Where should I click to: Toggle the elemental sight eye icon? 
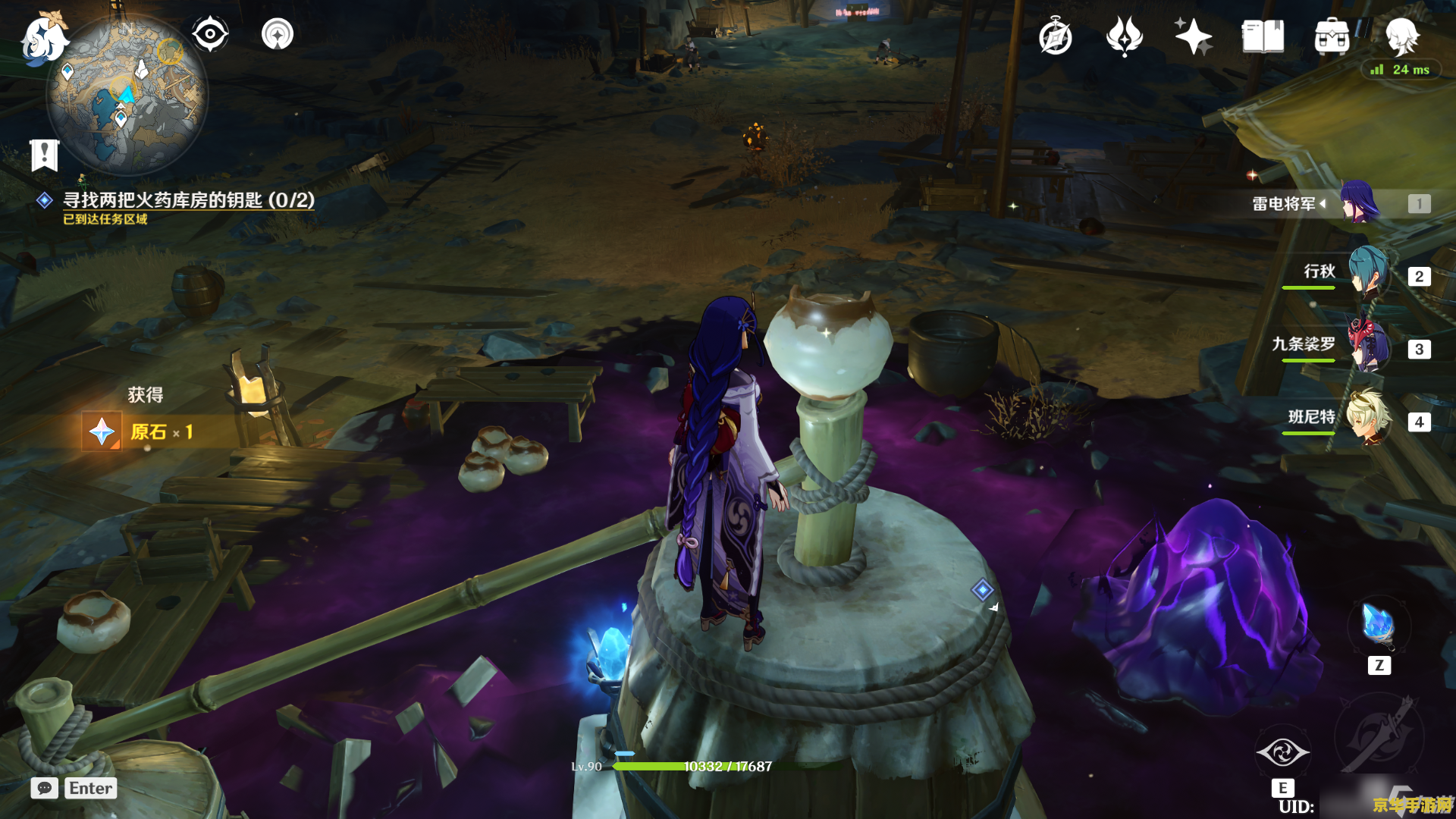click(x=210, y=34)
